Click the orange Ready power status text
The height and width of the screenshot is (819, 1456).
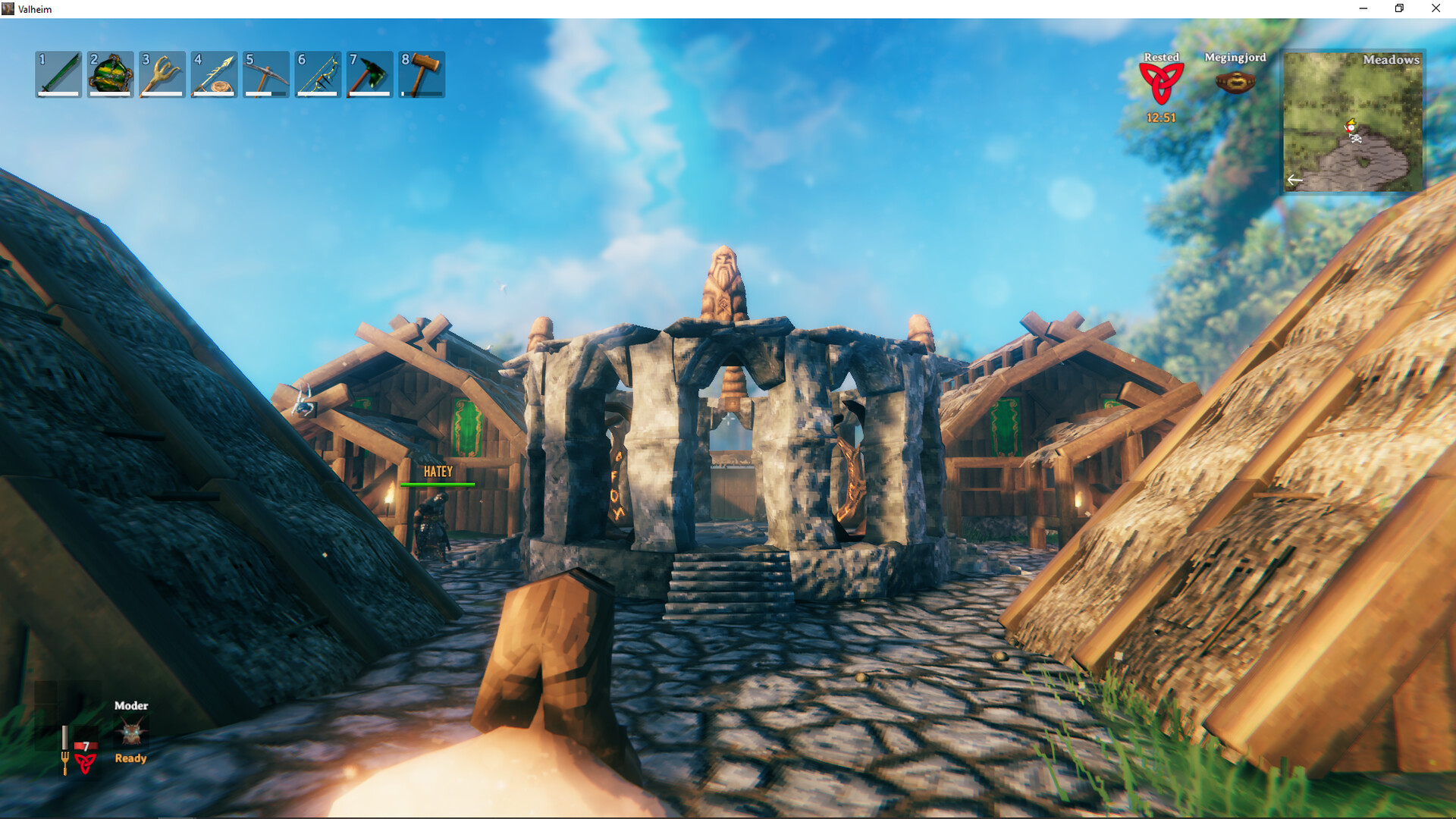[x=130, y=758]
